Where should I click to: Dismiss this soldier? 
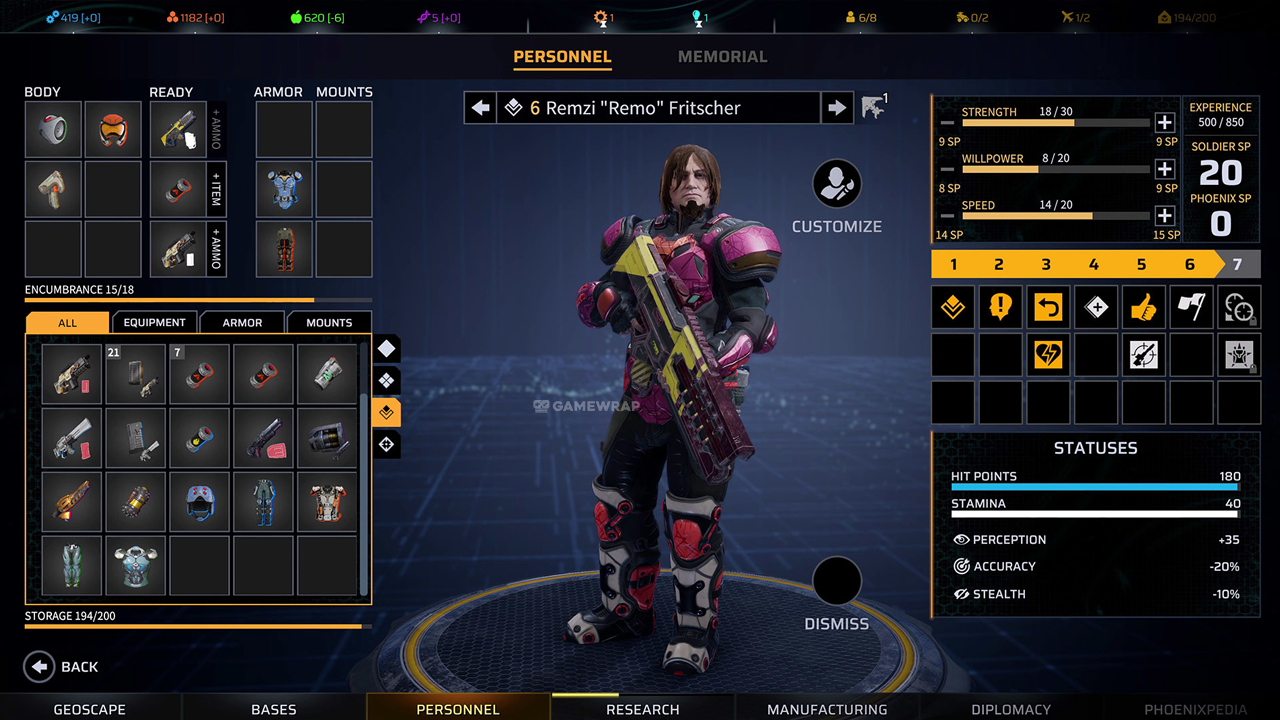[837, 583]
